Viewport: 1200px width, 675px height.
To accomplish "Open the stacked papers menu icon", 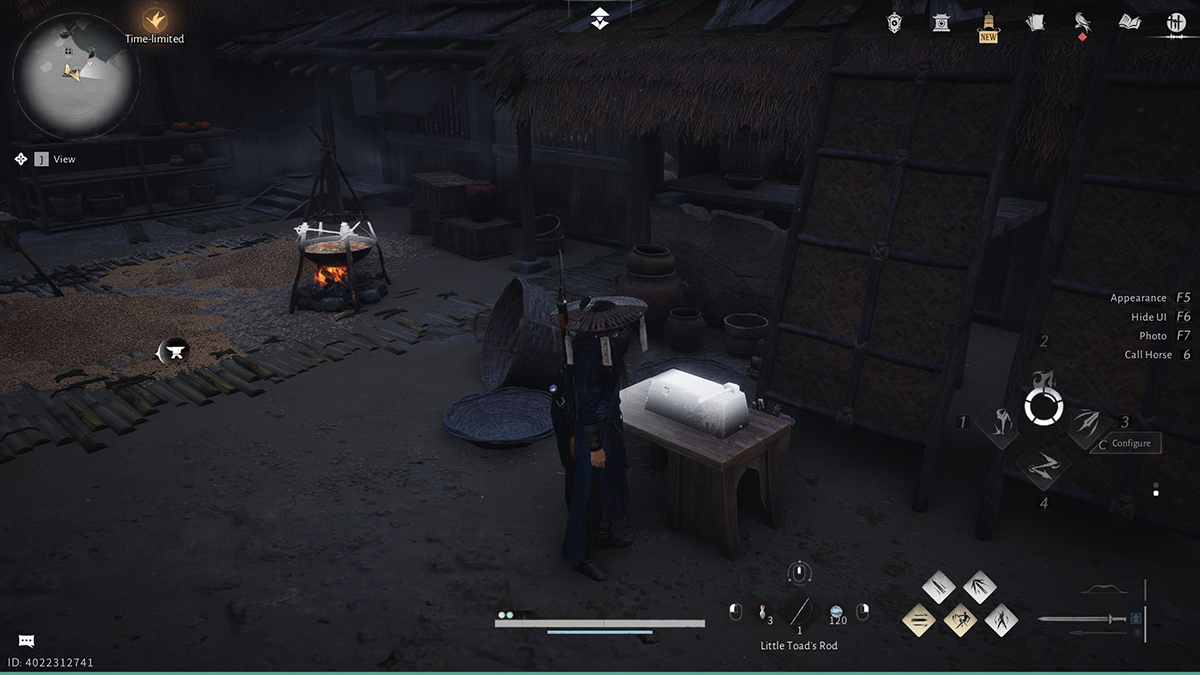I will pos(1035,22).
